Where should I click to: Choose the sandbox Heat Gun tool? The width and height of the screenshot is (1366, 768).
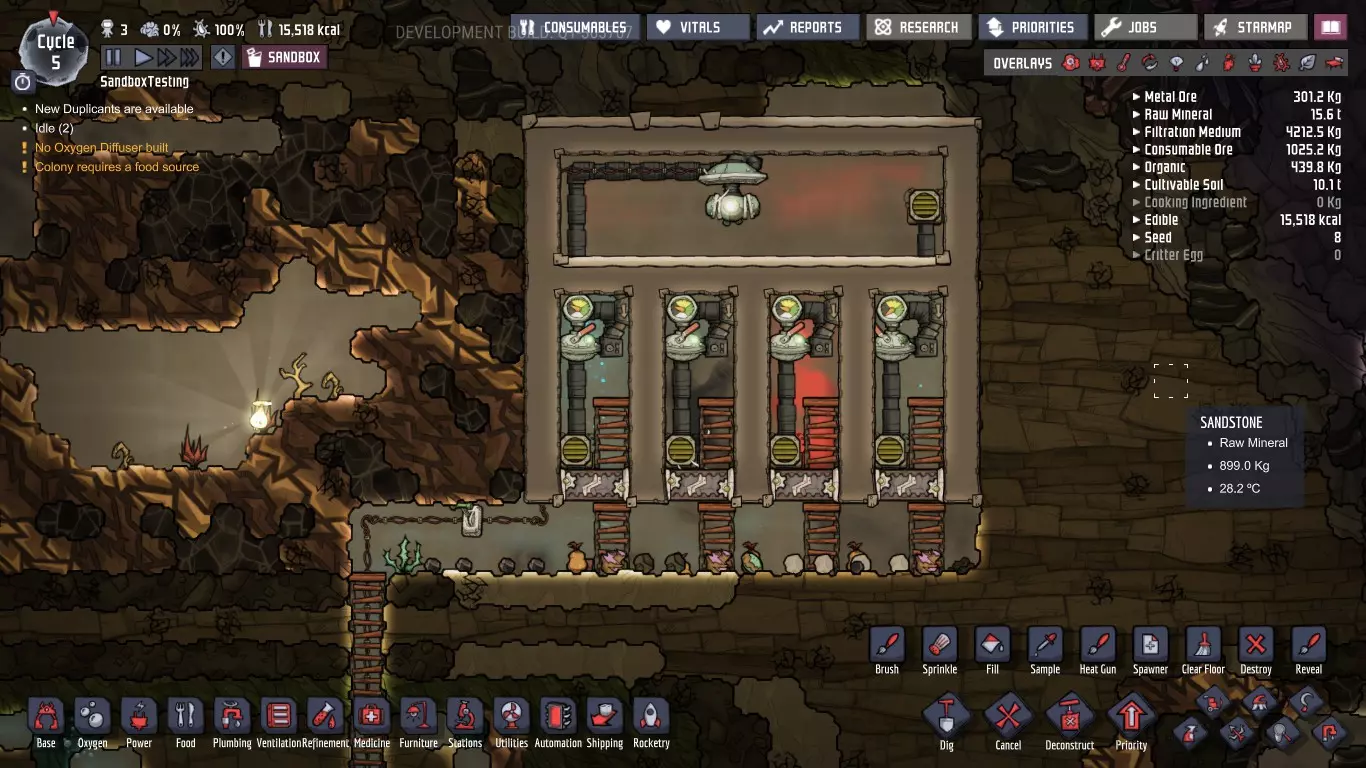click(1097, 650)
